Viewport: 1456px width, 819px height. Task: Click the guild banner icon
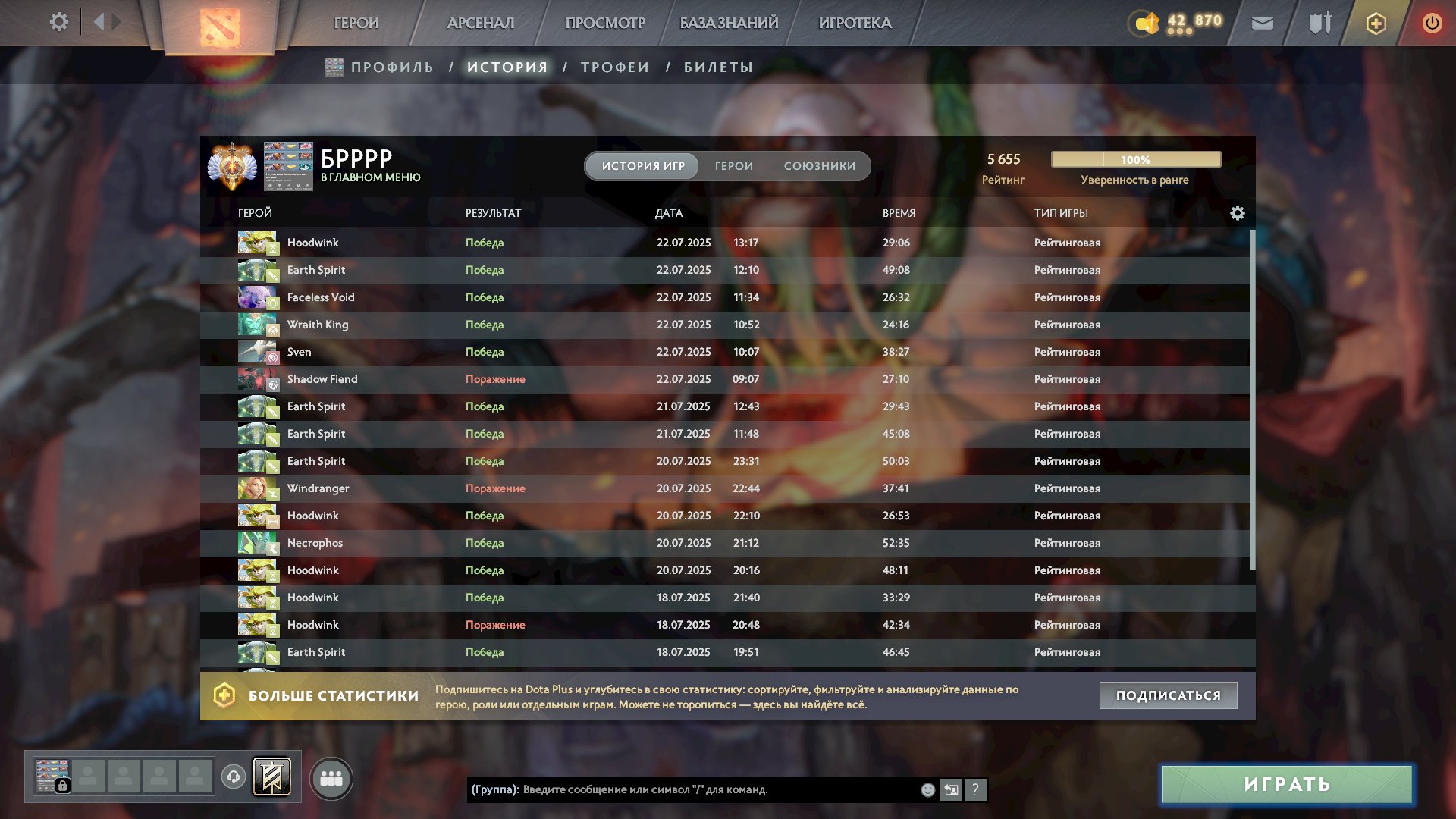click(x=272, y=777)
